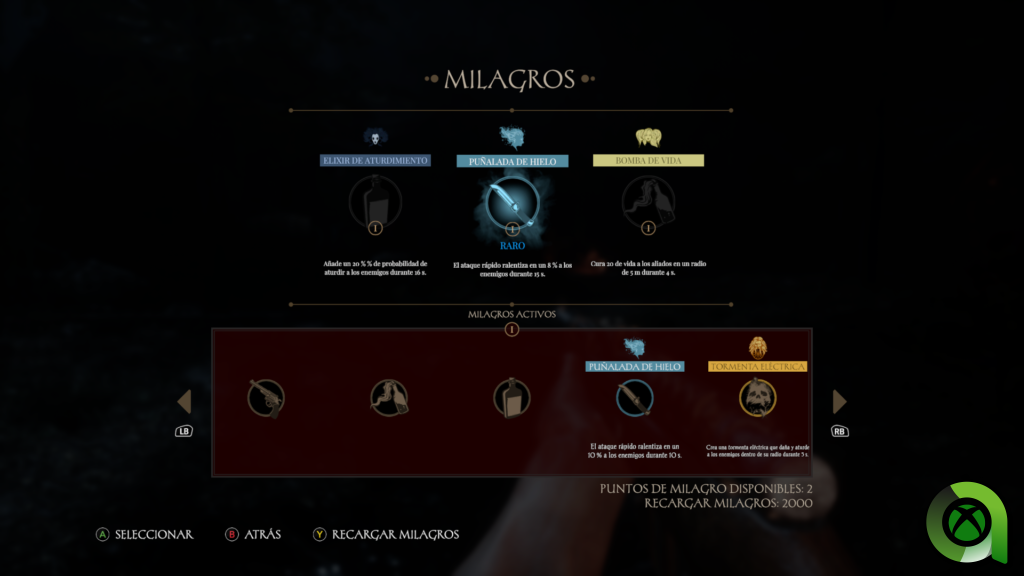Choose the Elixir de Aturdimiento miracle

[x=375, y=202]
